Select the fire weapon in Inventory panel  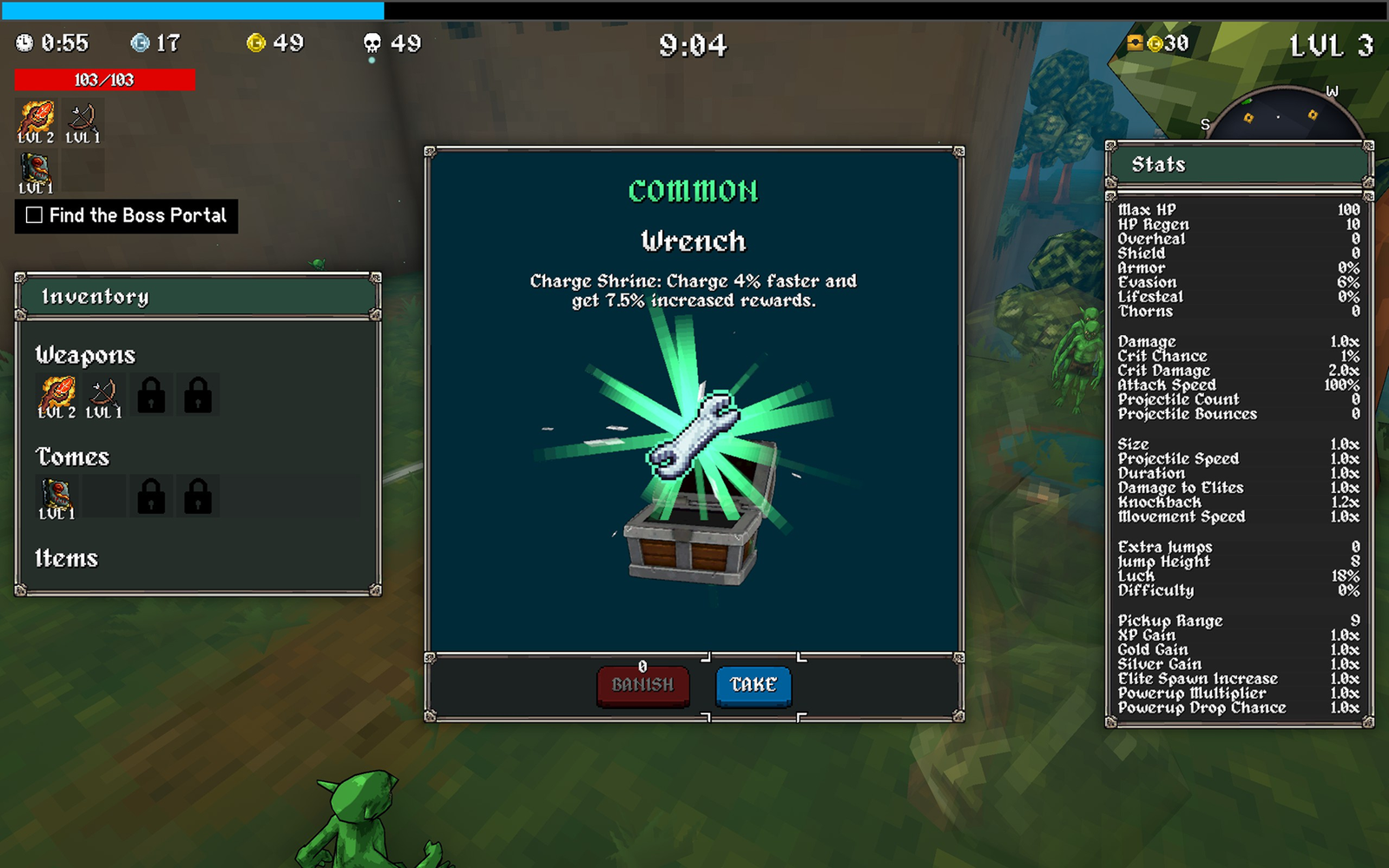click(57, 396)
